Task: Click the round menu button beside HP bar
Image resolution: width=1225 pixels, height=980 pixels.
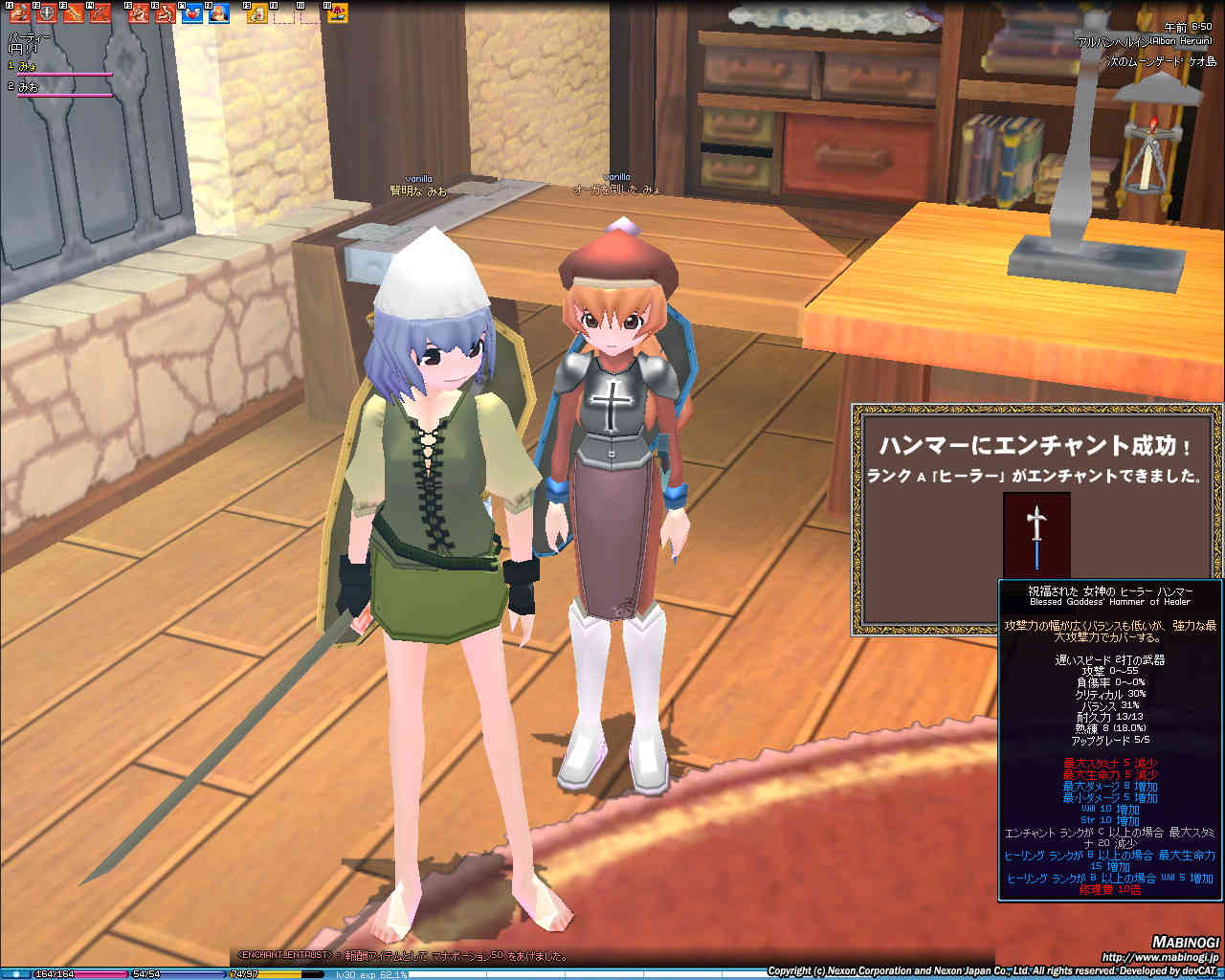Action: (16, 973)
